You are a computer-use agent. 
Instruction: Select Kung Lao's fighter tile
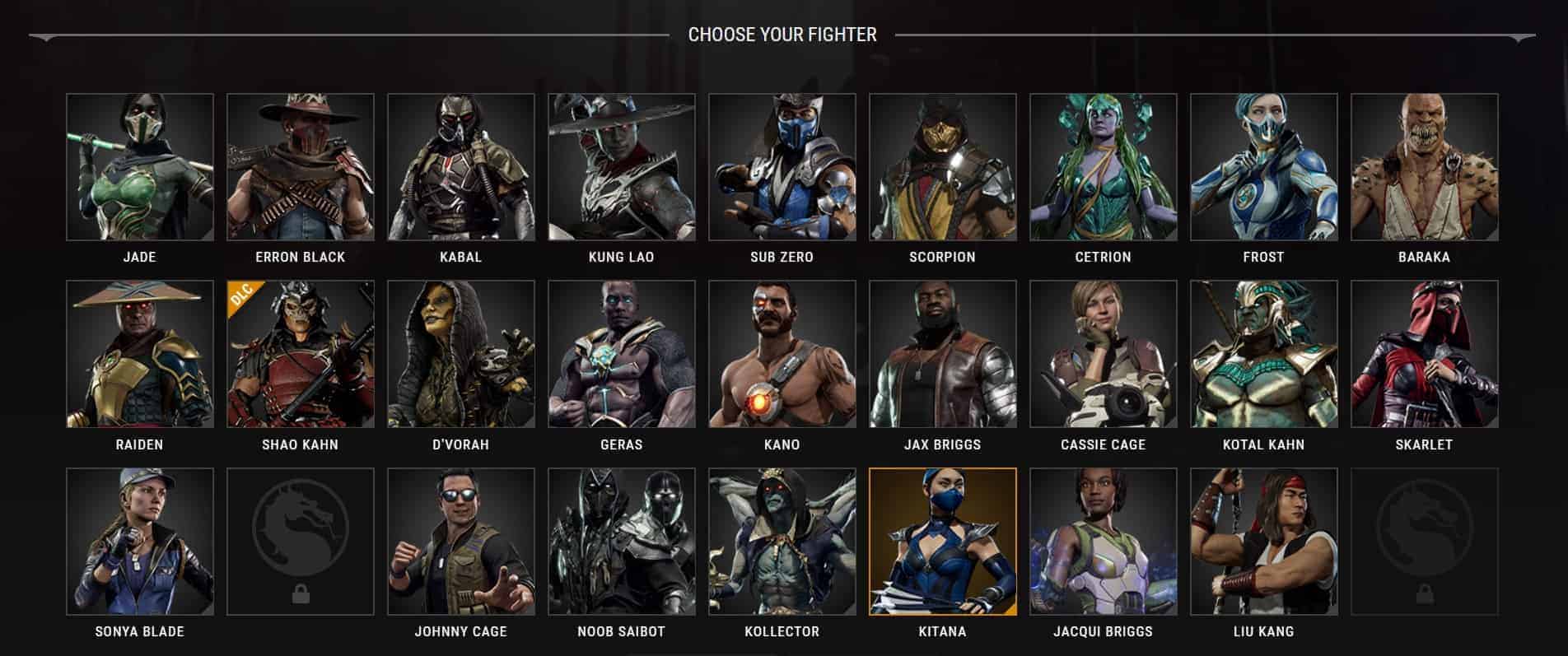622,167
